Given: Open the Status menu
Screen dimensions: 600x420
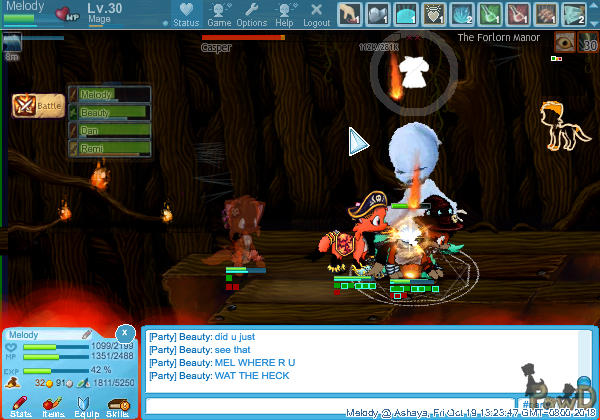Looking at the screenshot, I should tap(185, 14).
